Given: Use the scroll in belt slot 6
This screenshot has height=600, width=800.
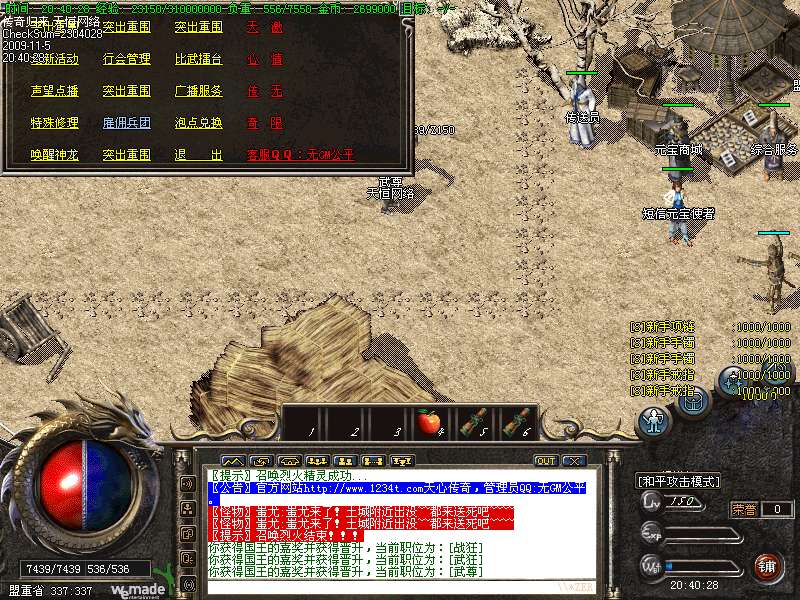Looking at the screenshot, I should [x=516, y=422].
